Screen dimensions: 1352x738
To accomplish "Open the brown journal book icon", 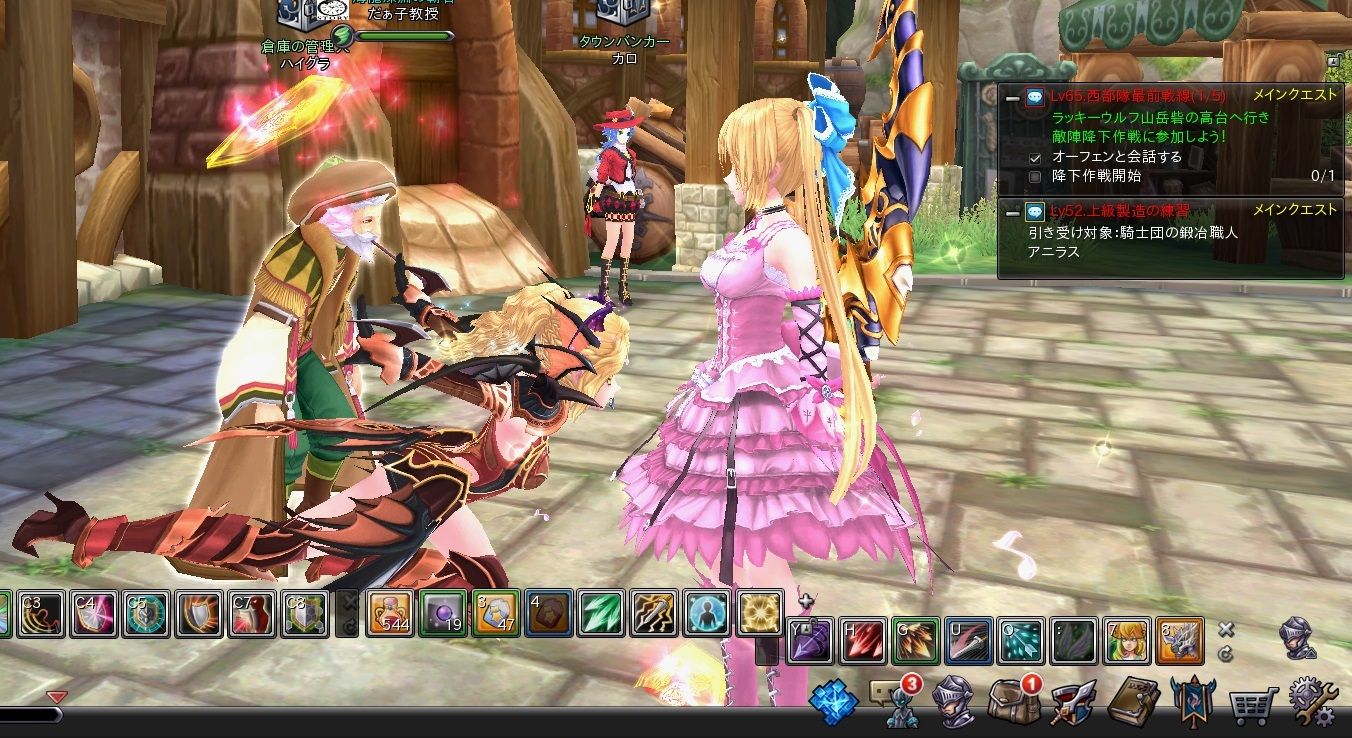I will [x=1133, y=703].
